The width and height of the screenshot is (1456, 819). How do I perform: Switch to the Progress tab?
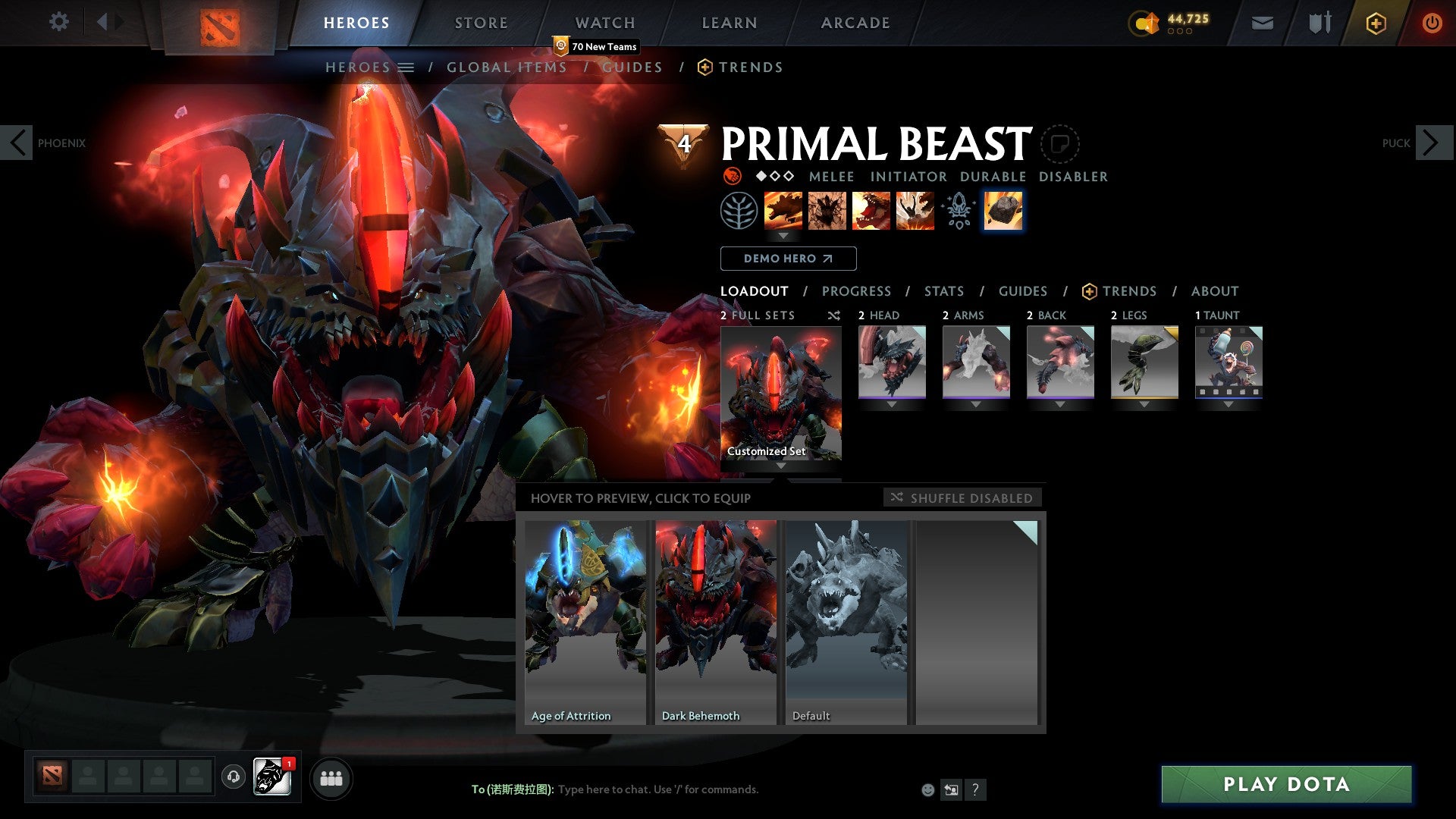pos(857,290)
